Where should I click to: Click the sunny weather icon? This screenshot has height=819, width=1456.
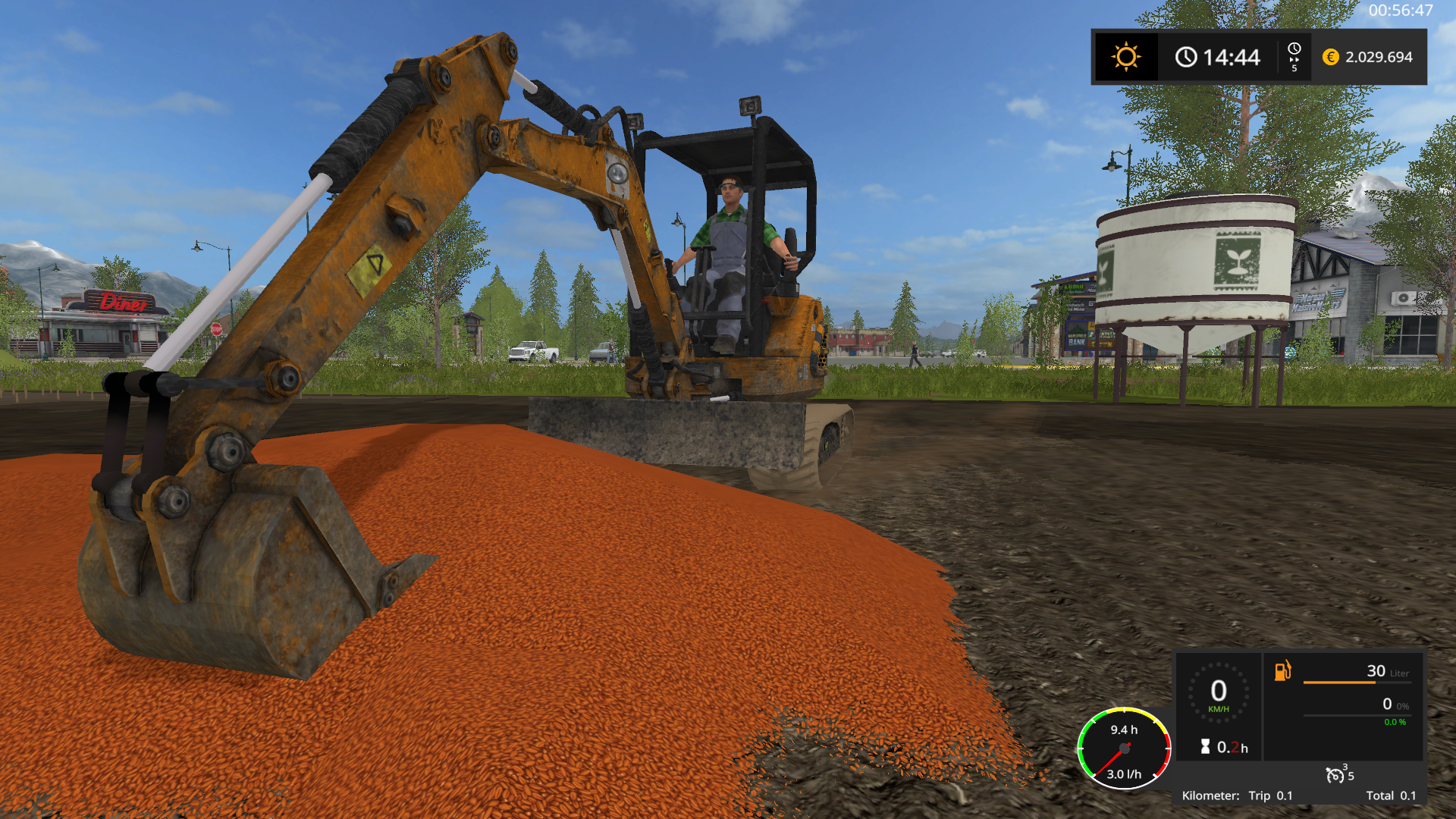[x=1125, y=57]
